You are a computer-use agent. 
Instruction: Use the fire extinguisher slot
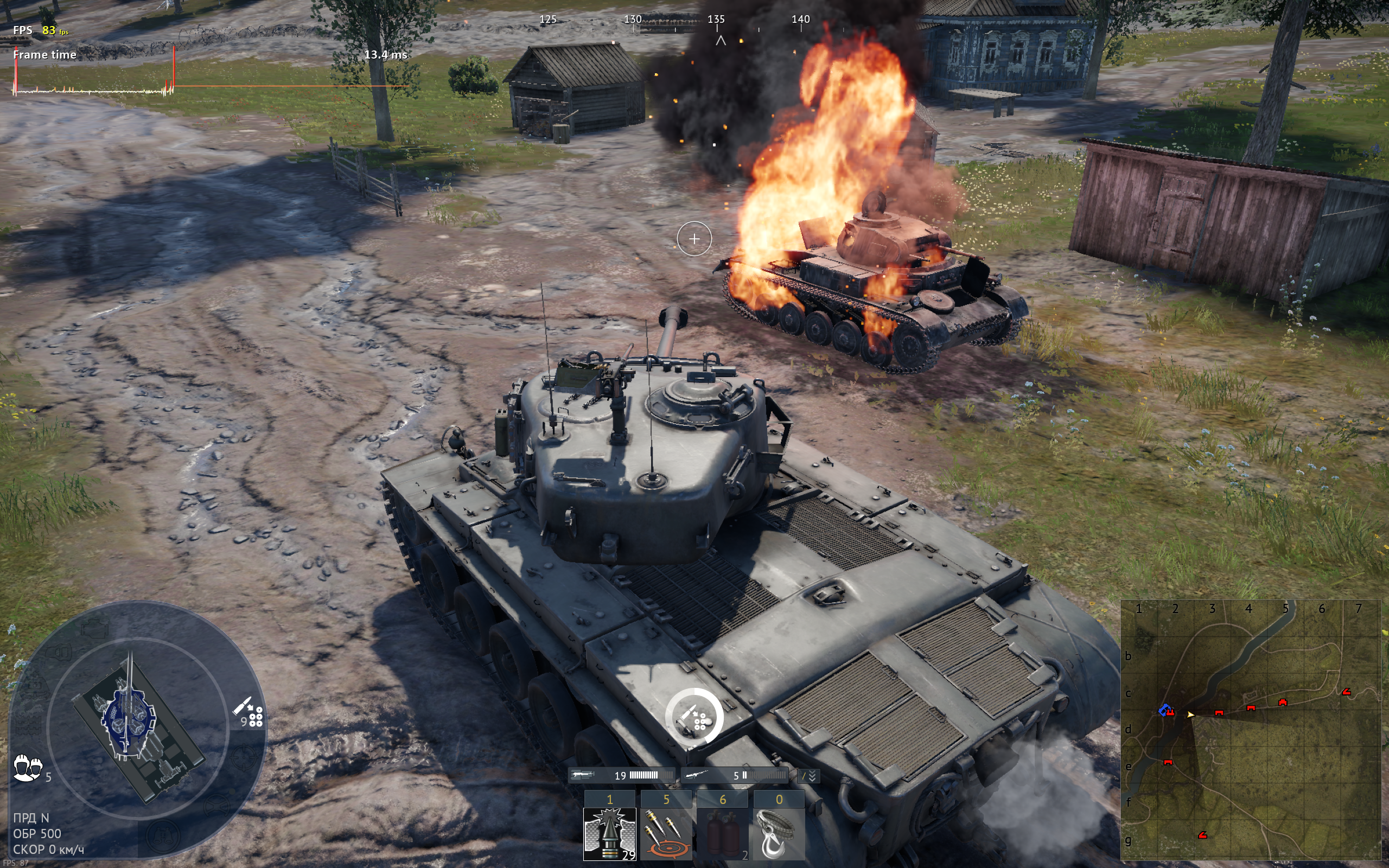click(x=722, y=834)
